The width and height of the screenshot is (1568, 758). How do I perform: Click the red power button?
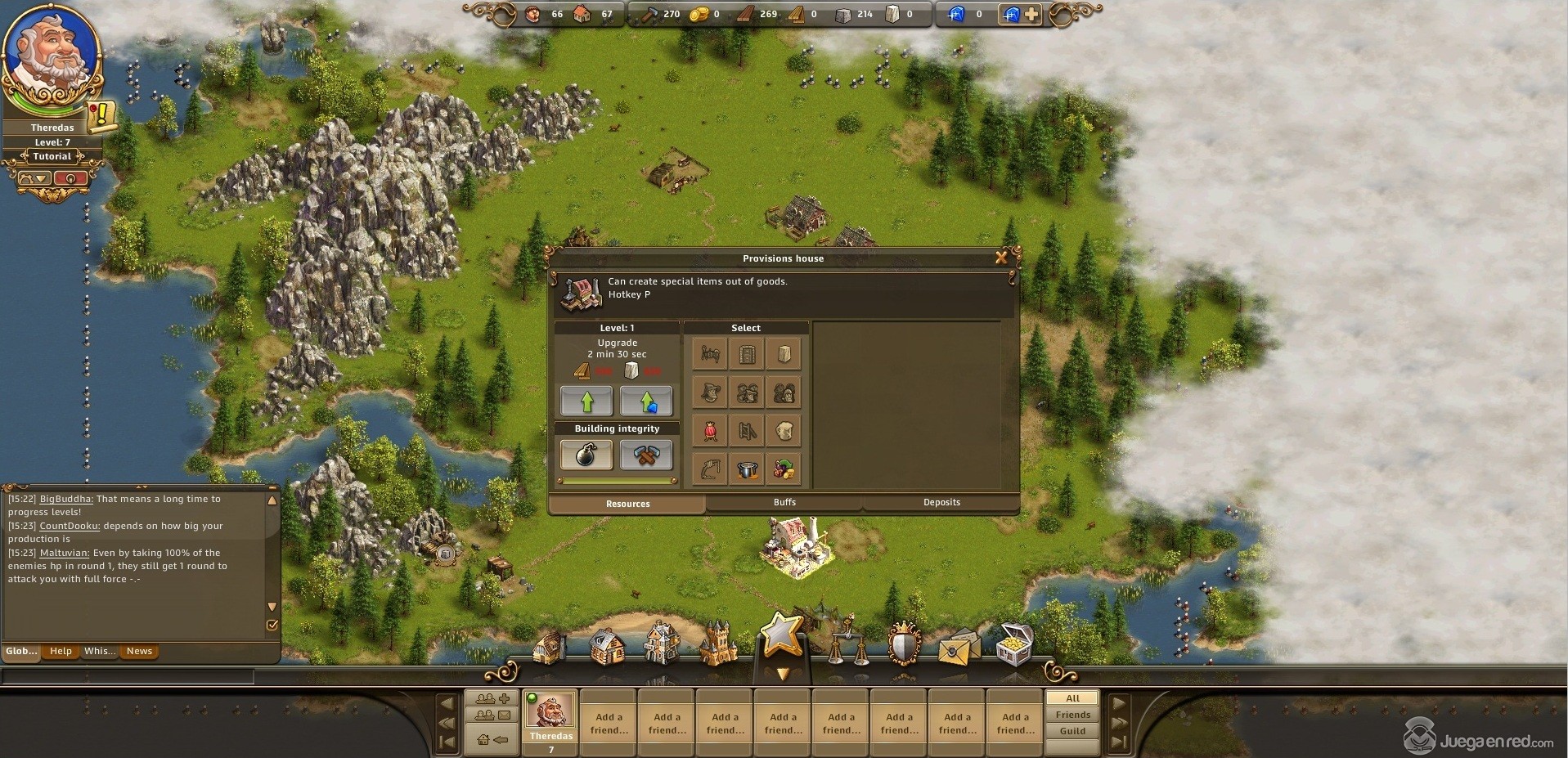point(70,178)
